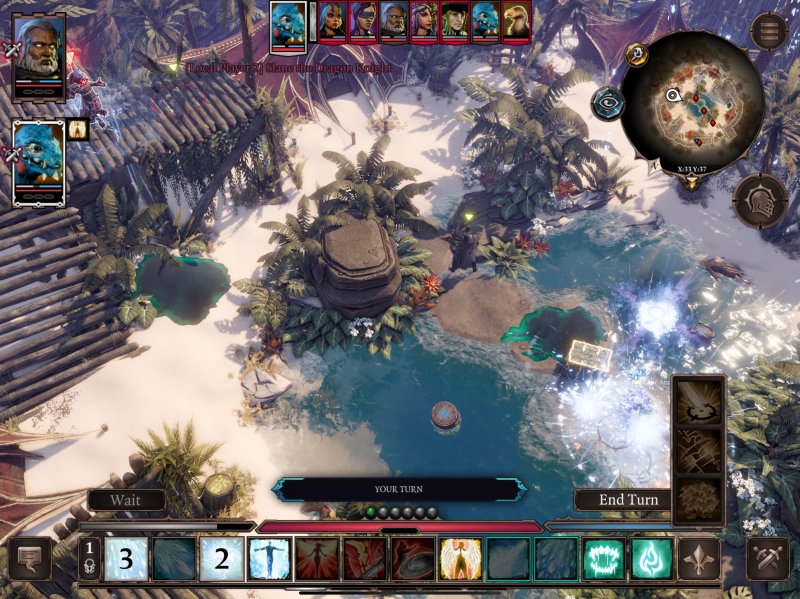Select the skill slot showing cooldown 2

click(x=222, y=559)
